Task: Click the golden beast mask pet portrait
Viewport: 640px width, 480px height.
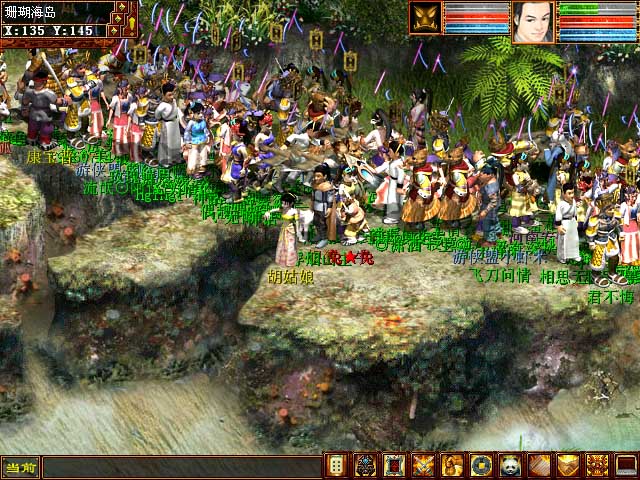Action: point(425,18)
